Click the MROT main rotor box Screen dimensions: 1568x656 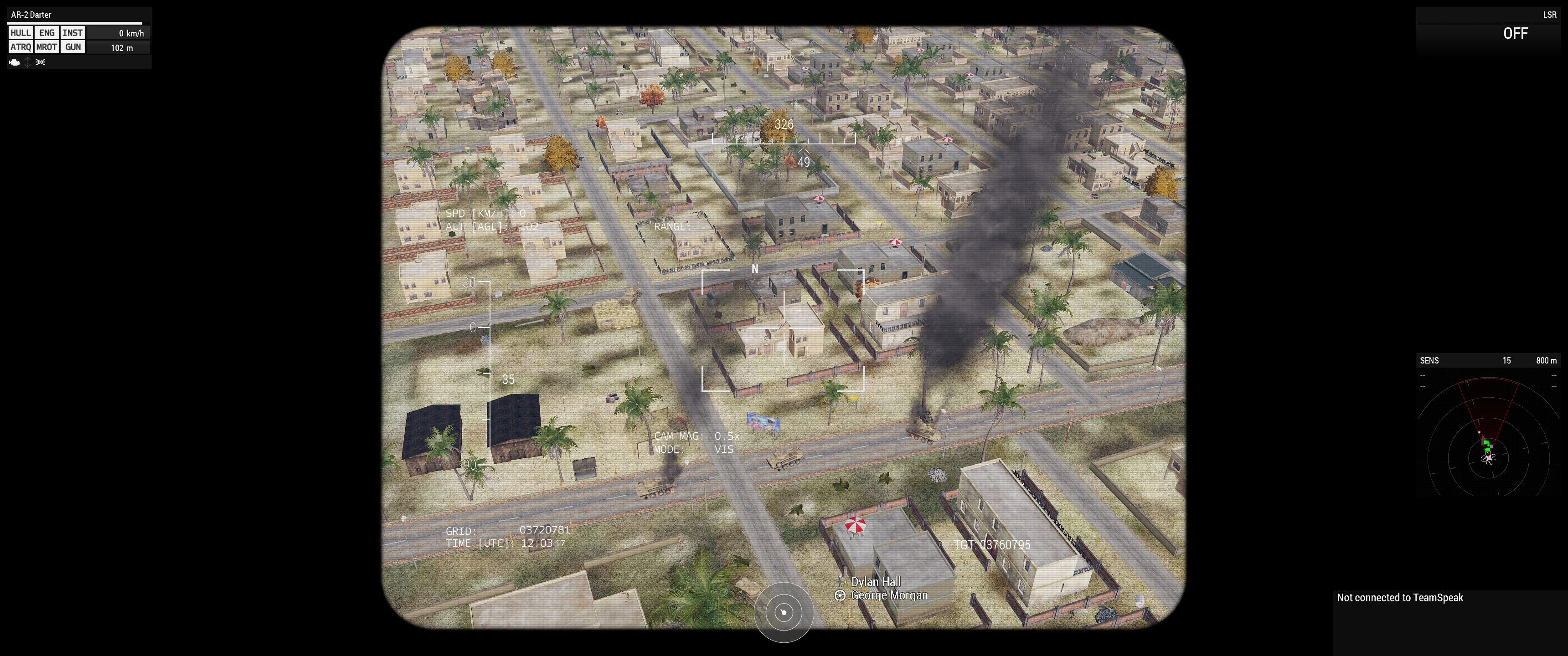(47, 47)
